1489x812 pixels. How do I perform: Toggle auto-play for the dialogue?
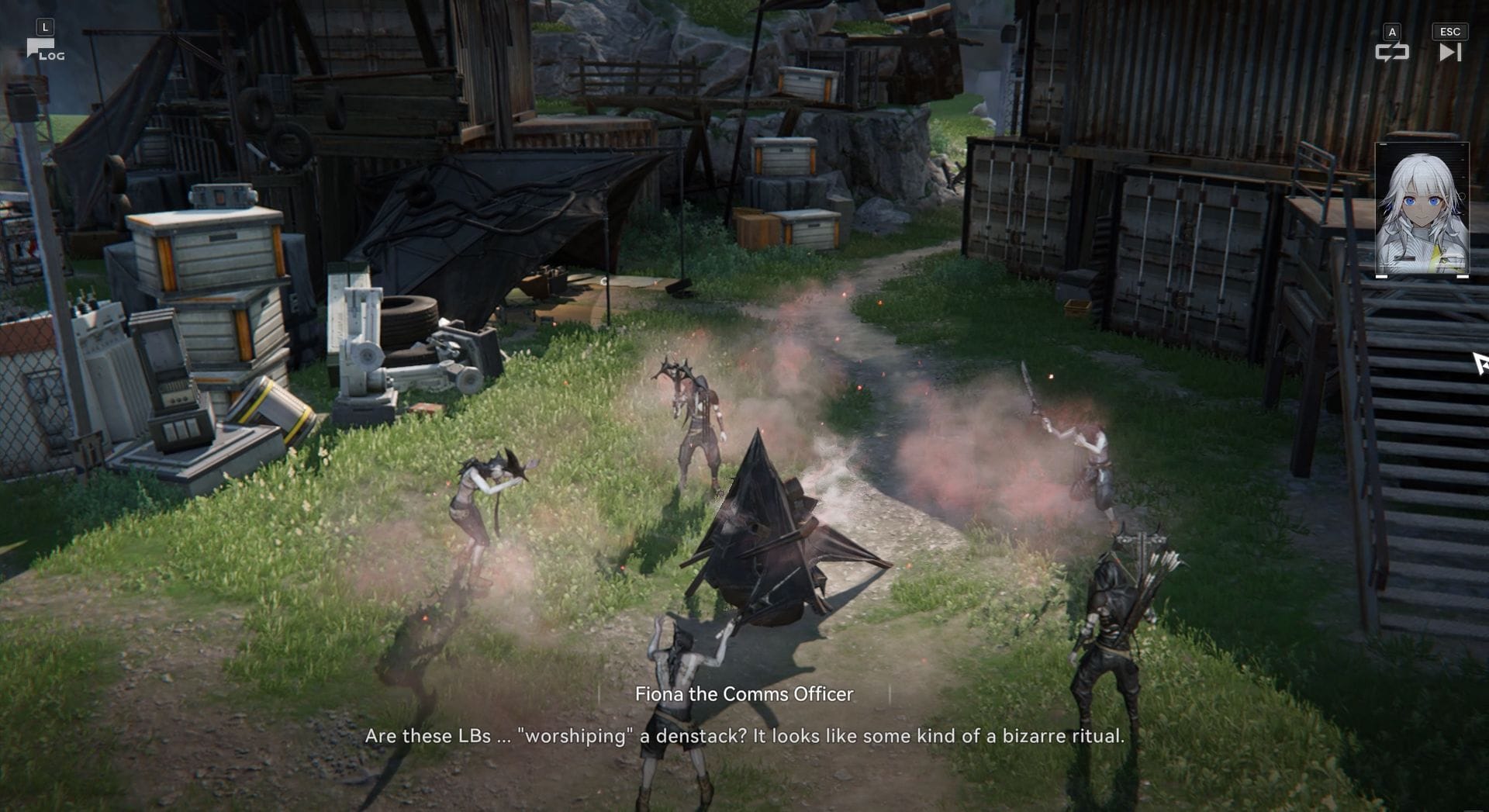(x=1391, y=51)
